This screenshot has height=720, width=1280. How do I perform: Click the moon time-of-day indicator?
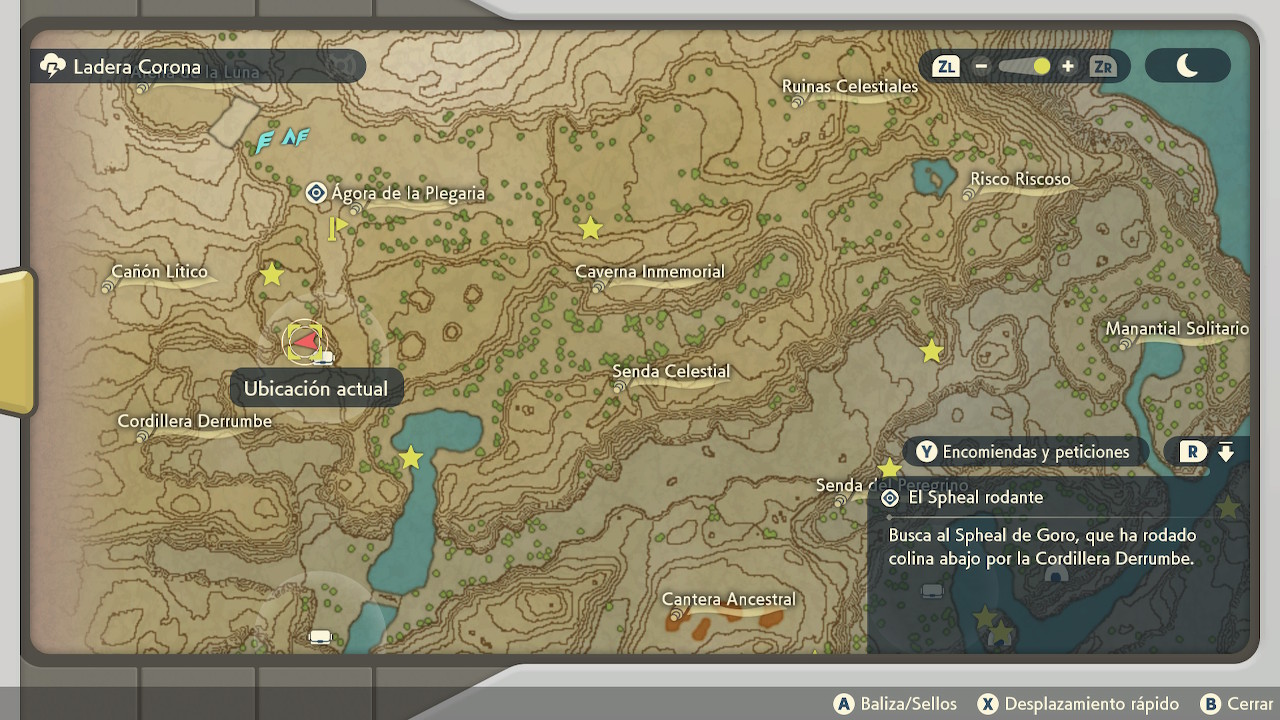1187,67
